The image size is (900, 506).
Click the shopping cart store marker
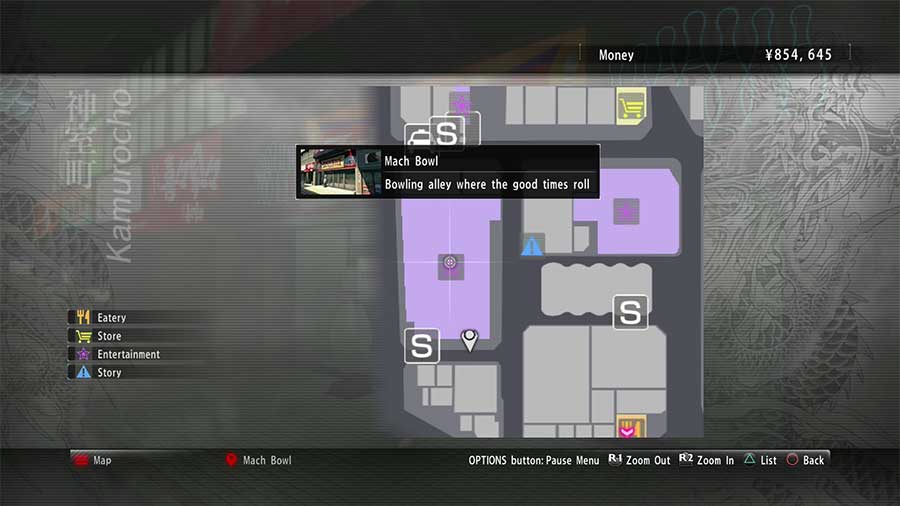[x=630, y=105]
